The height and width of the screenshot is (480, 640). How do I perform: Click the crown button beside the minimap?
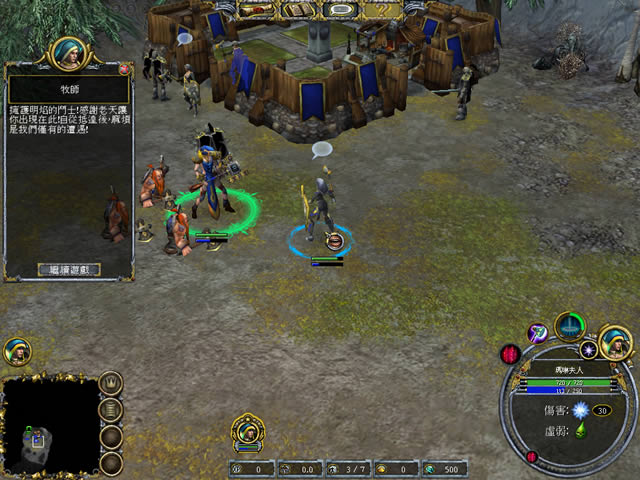click(111, 383)
